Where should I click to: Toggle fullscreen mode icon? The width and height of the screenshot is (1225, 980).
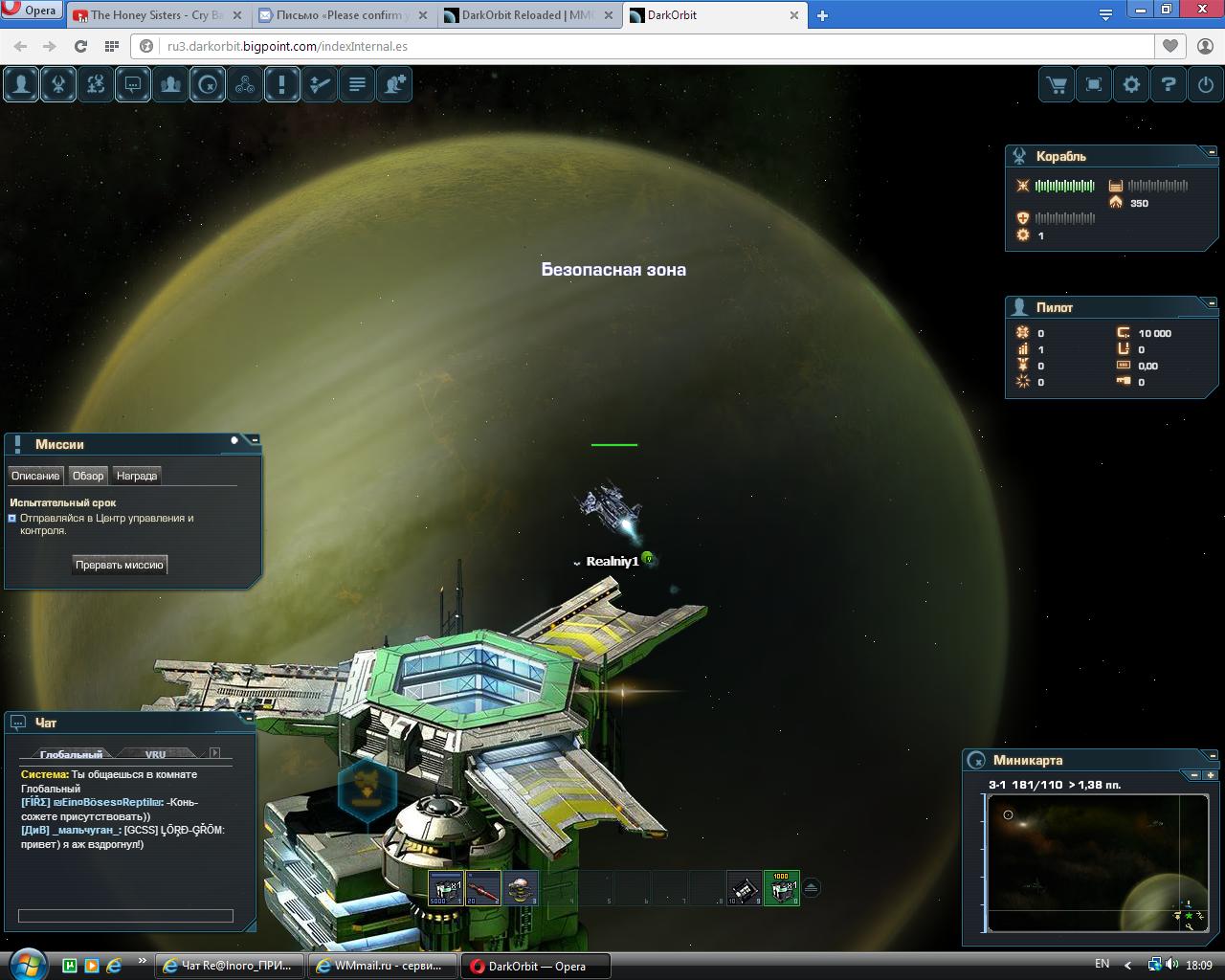click(1094, 84)
